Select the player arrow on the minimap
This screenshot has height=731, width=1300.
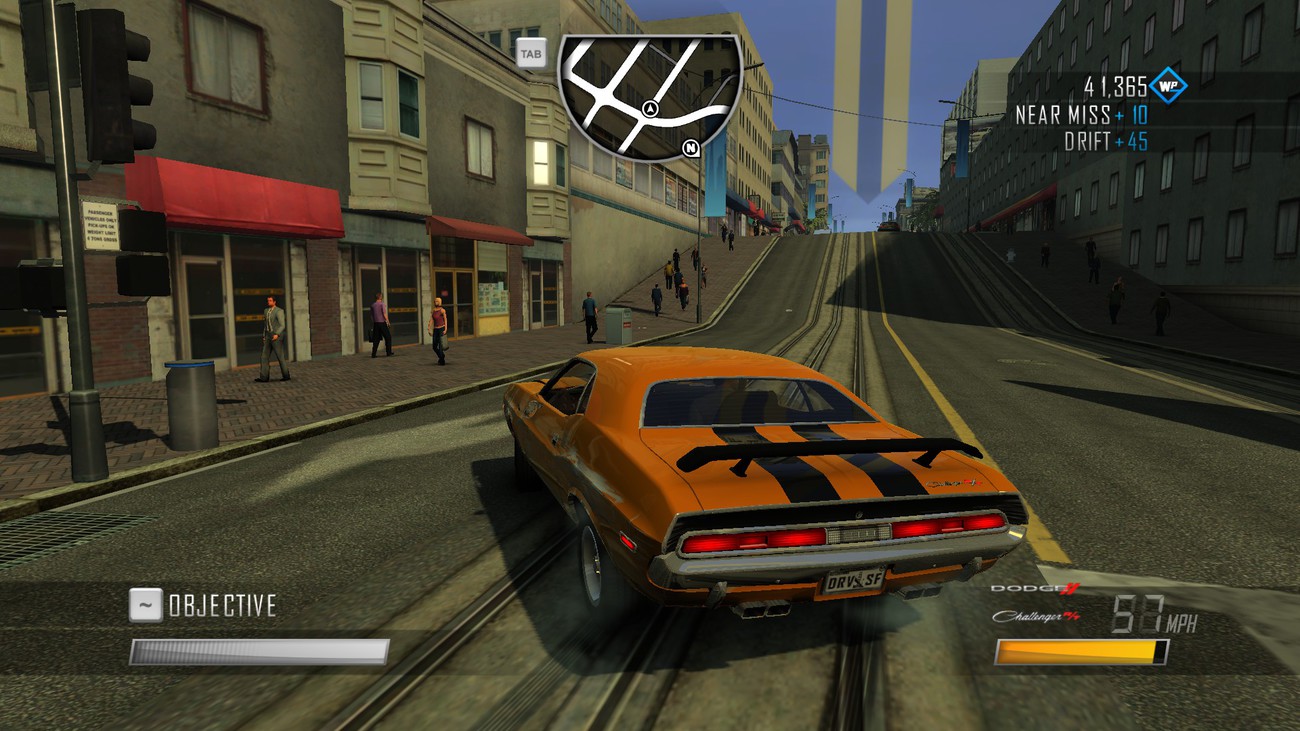[651, 108]
